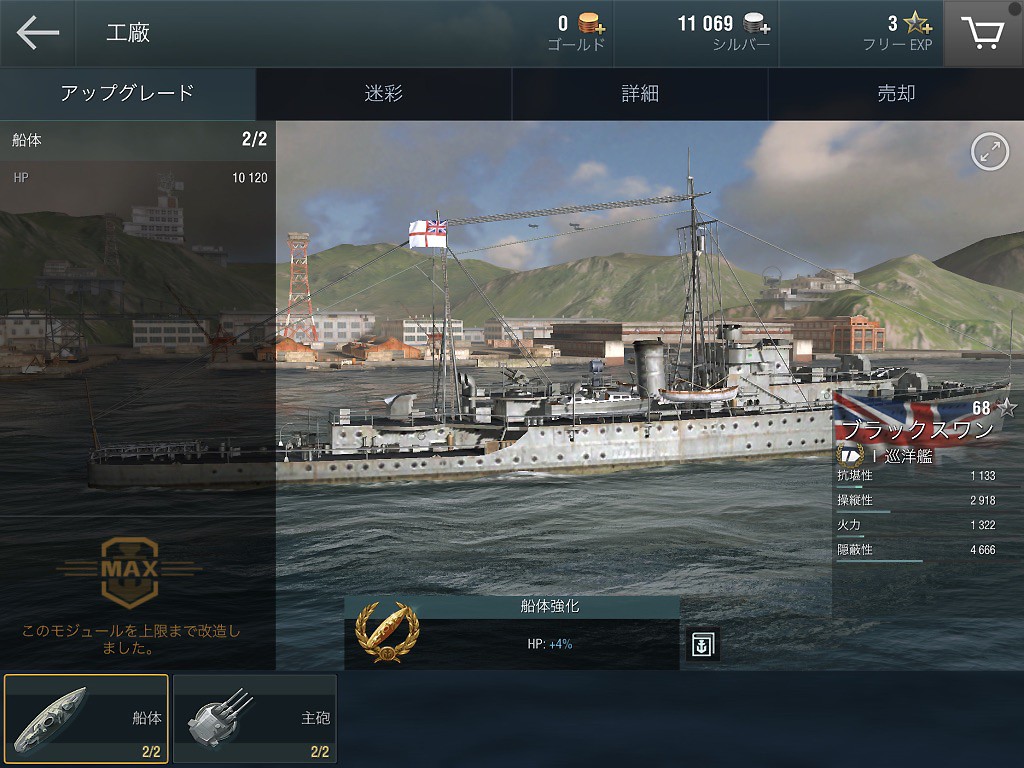
Task: Switch to the アップグレード tab
Action: (x=127, y=94)
